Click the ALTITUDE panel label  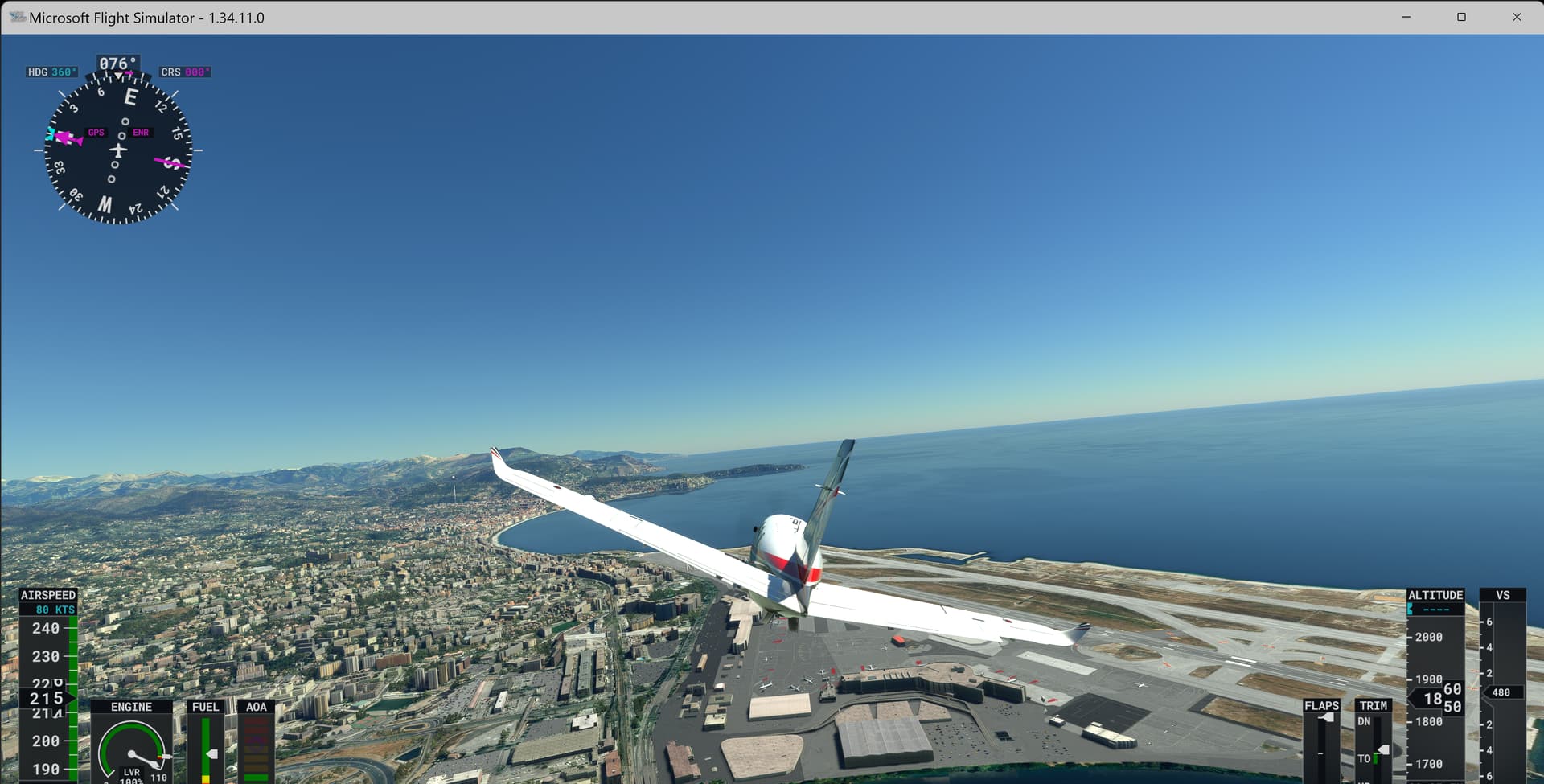(1435, 595)
